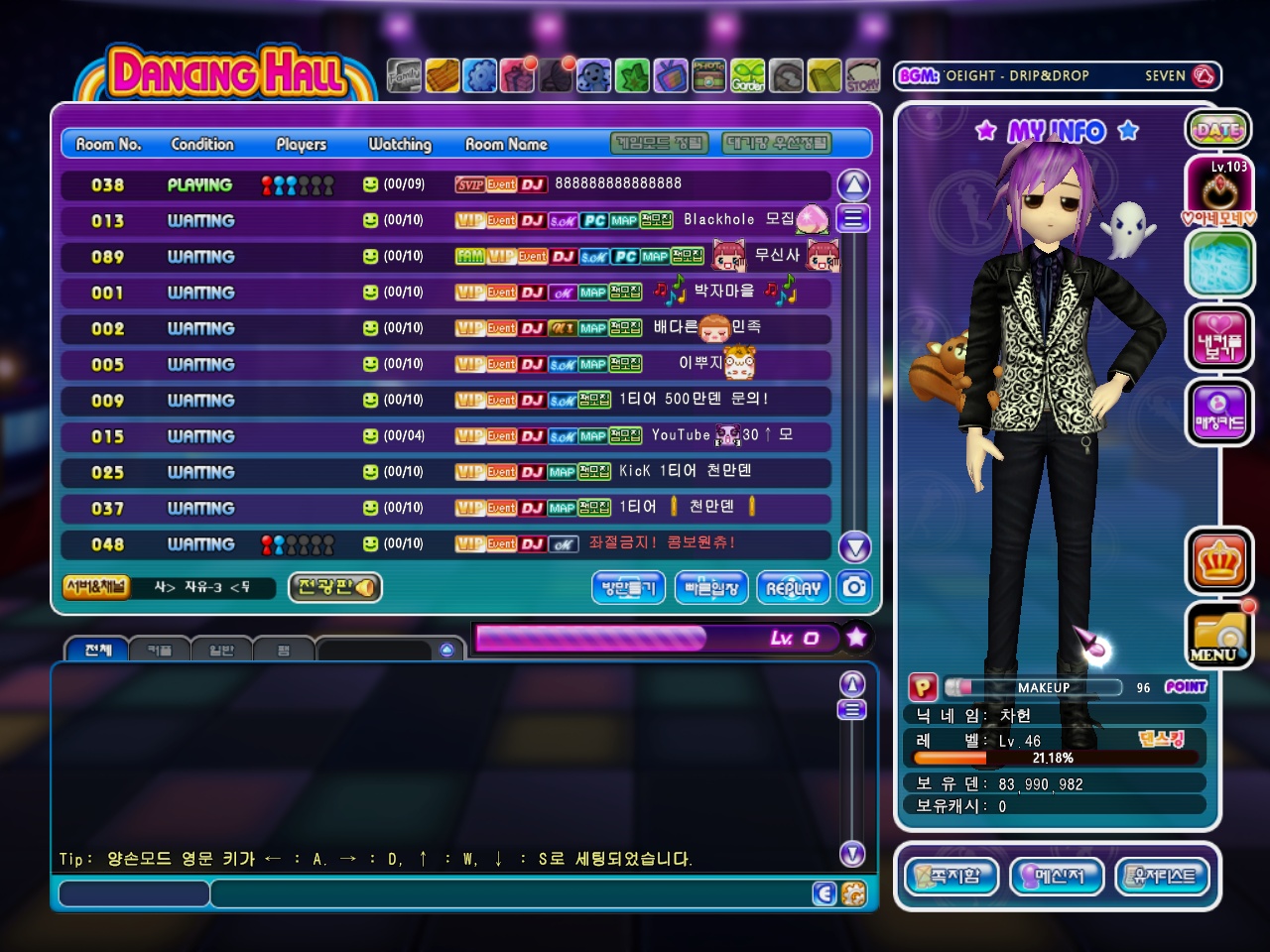
Task: Click the REPLAY button
Action: [x=794, y=587]
